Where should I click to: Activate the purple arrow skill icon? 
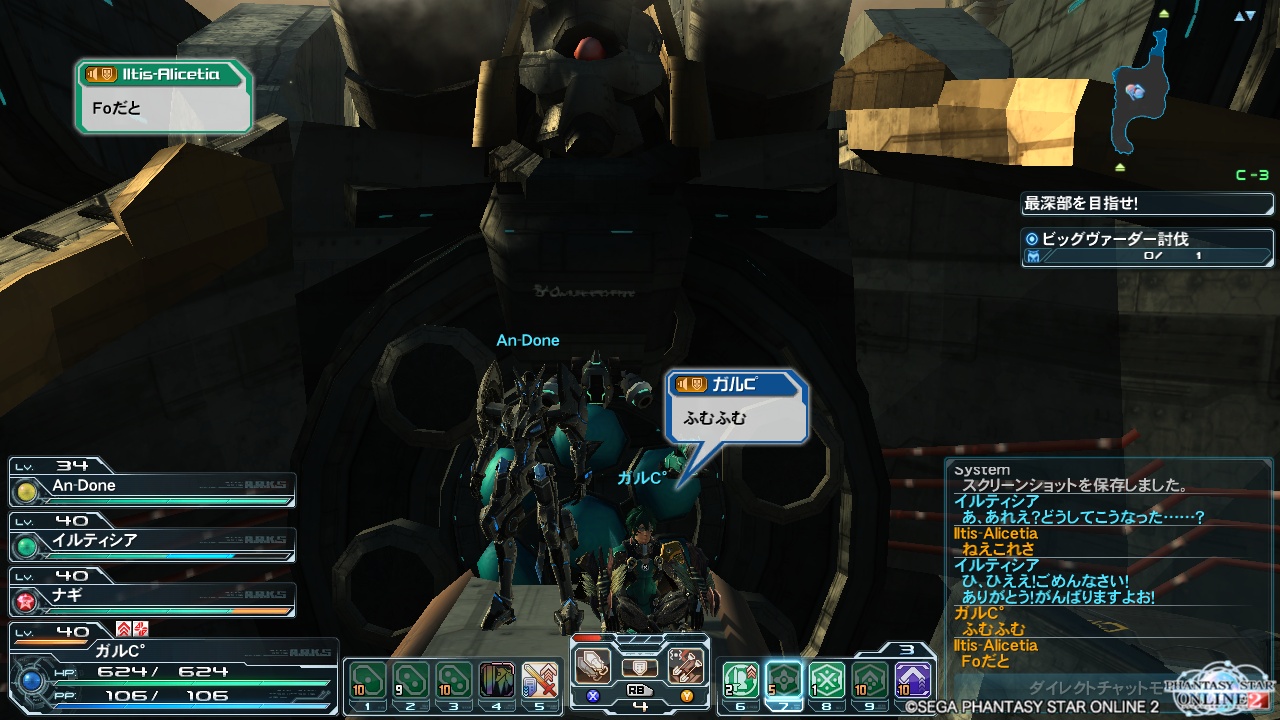click(912, 681)
